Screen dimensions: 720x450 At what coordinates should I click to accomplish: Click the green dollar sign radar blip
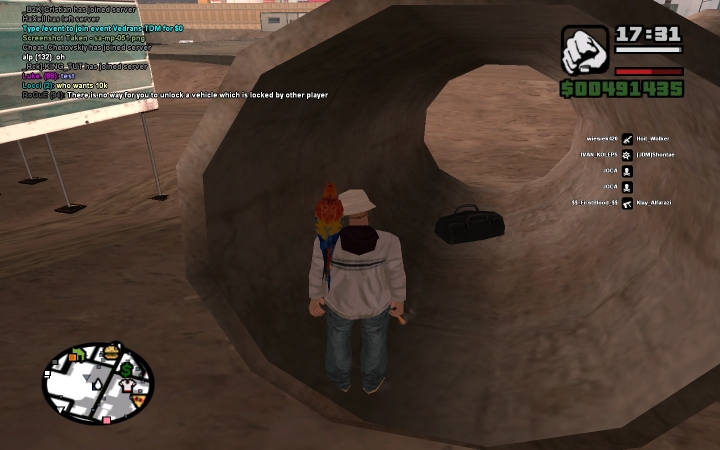click(x=128, y=370)
